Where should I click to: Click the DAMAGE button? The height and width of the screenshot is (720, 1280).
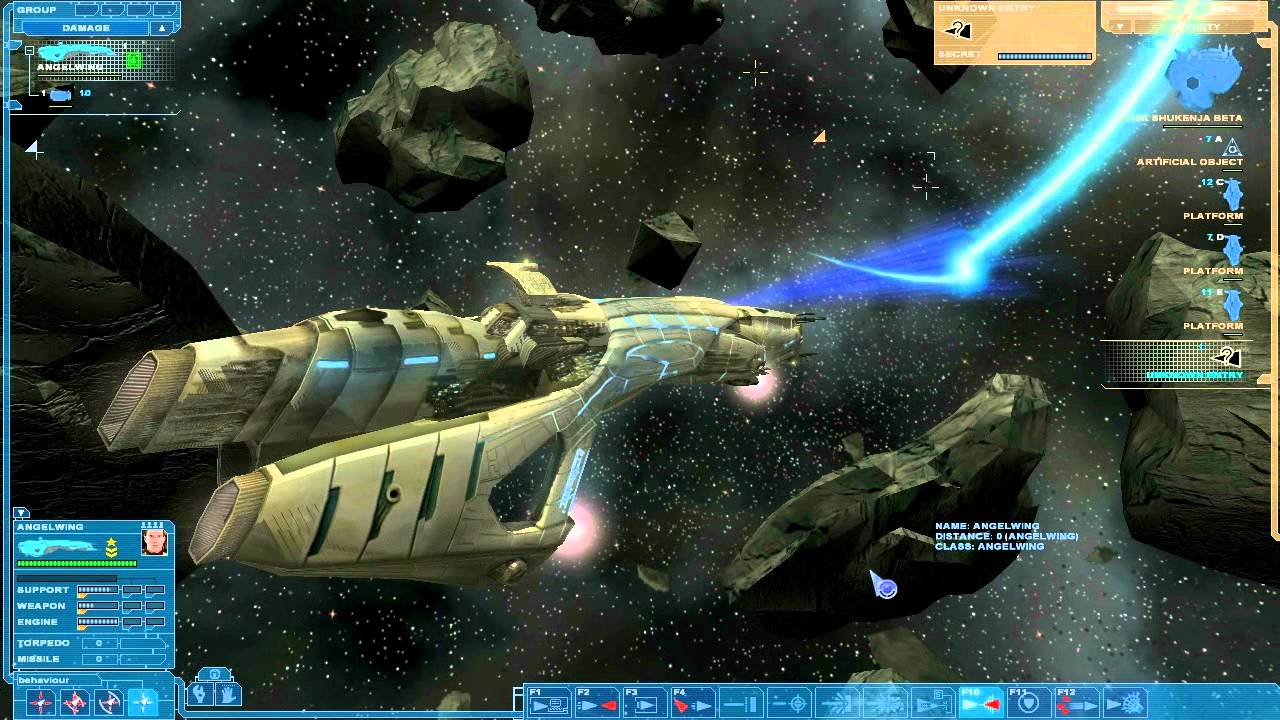[x=86, y=28]
